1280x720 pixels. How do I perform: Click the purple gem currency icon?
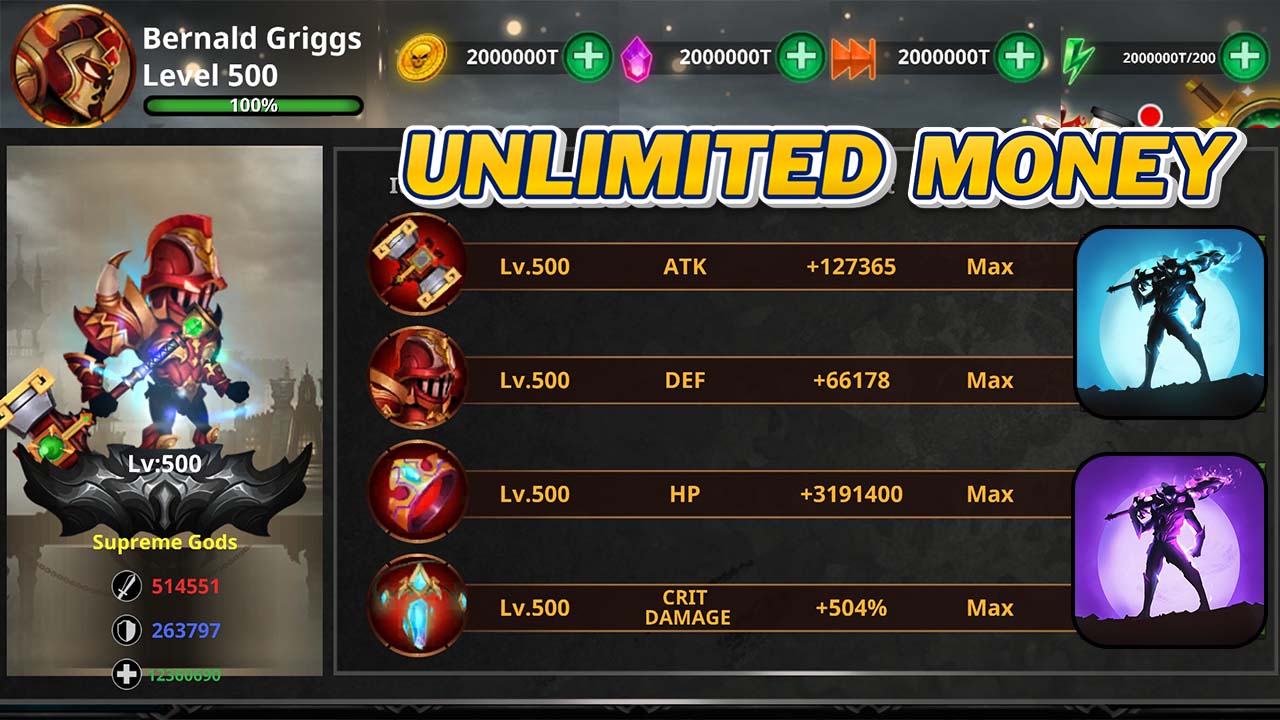[x=640, y=57]
